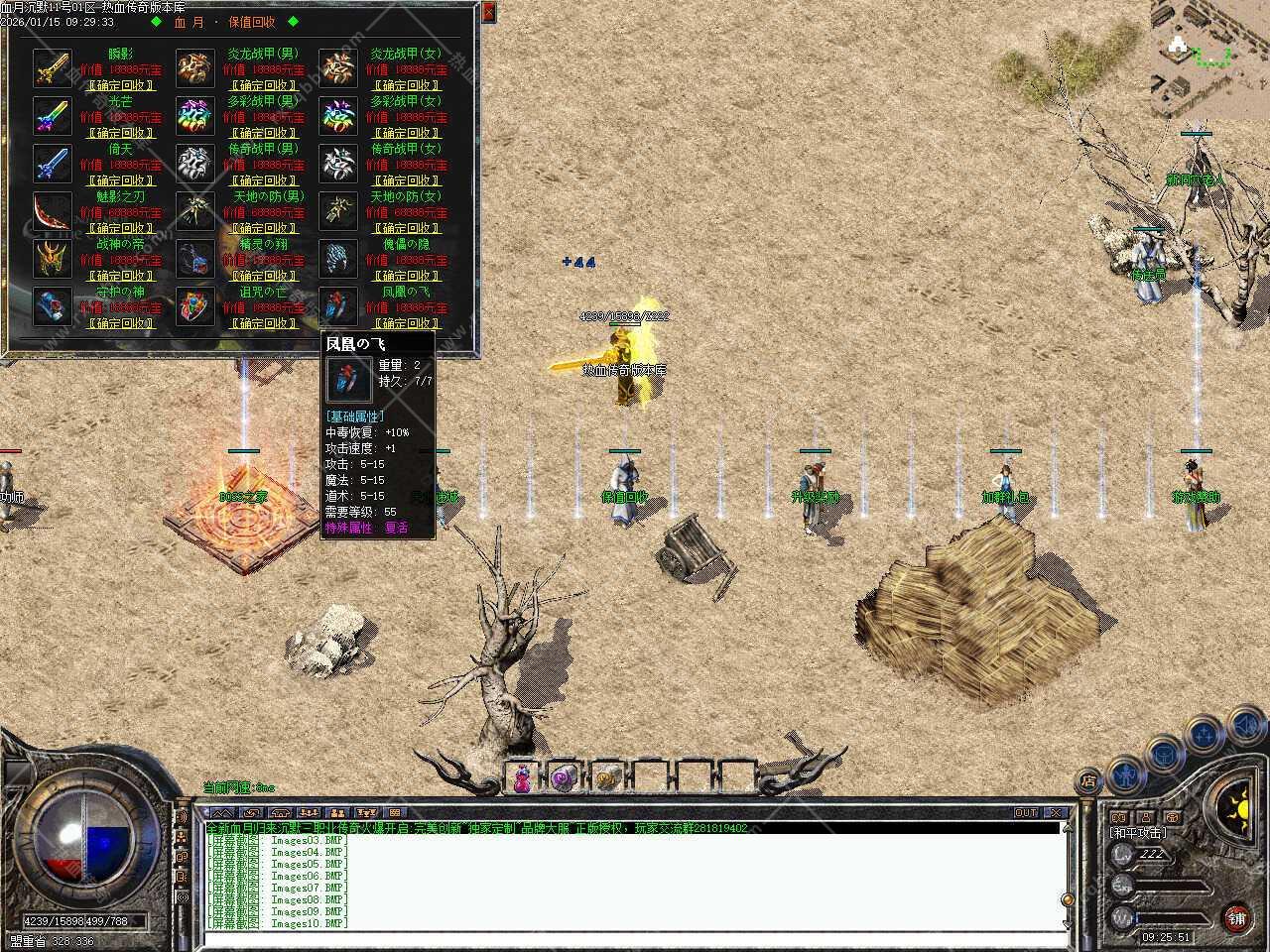
Task: Confirm recycling the 凤凰の飞 item
Action: (x=406, y=323)
